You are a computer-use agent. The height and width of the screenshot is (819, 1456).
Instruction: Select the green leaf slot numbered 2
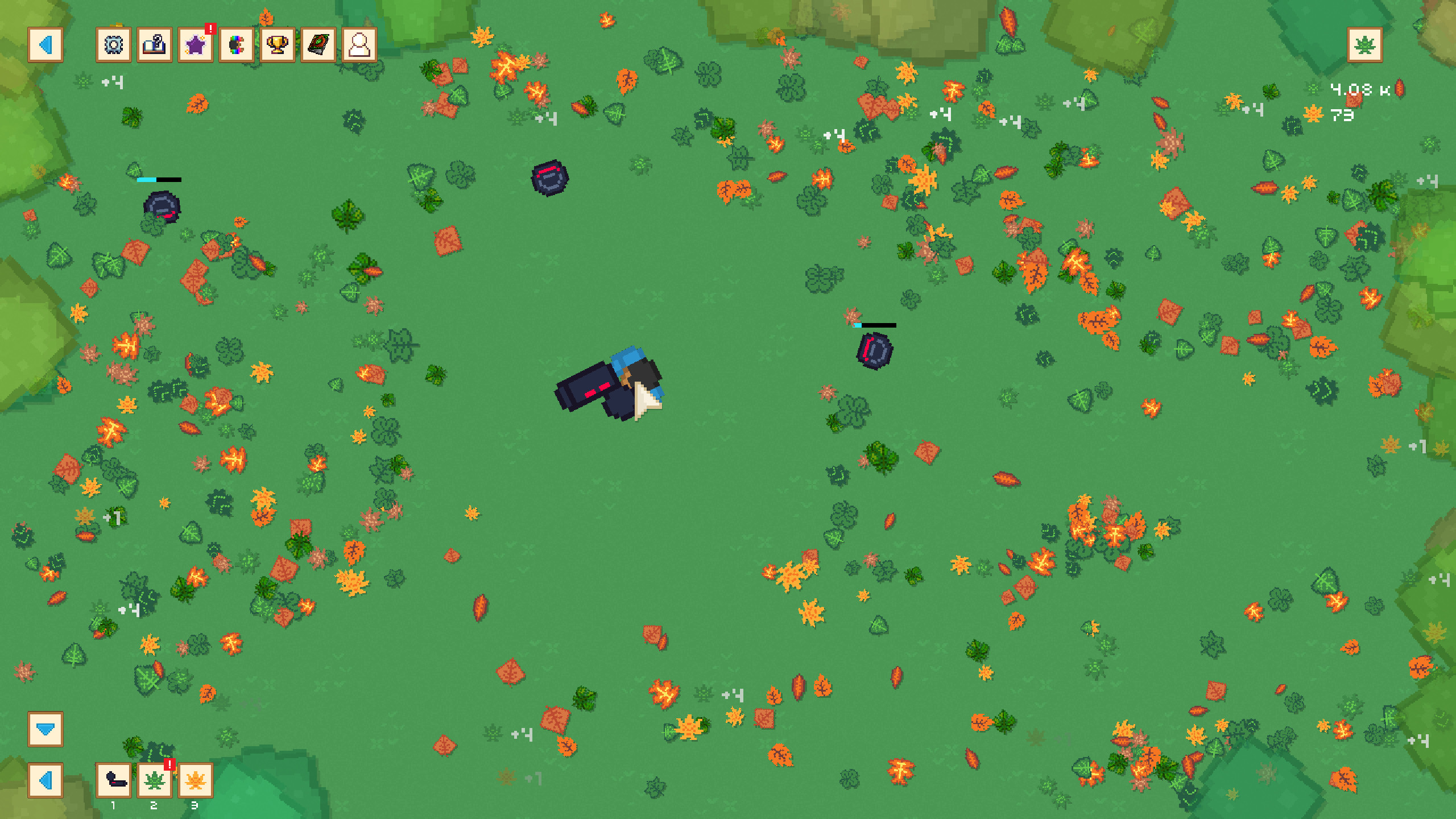point(155,780)
